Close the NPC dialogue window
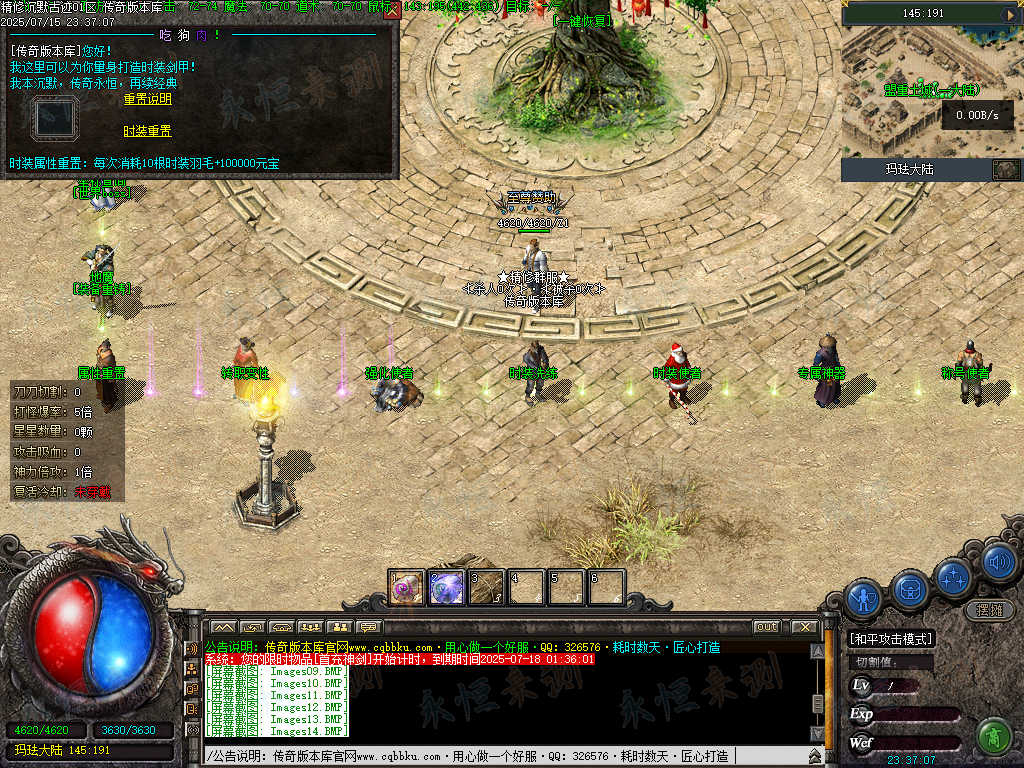 coord(392,11)
